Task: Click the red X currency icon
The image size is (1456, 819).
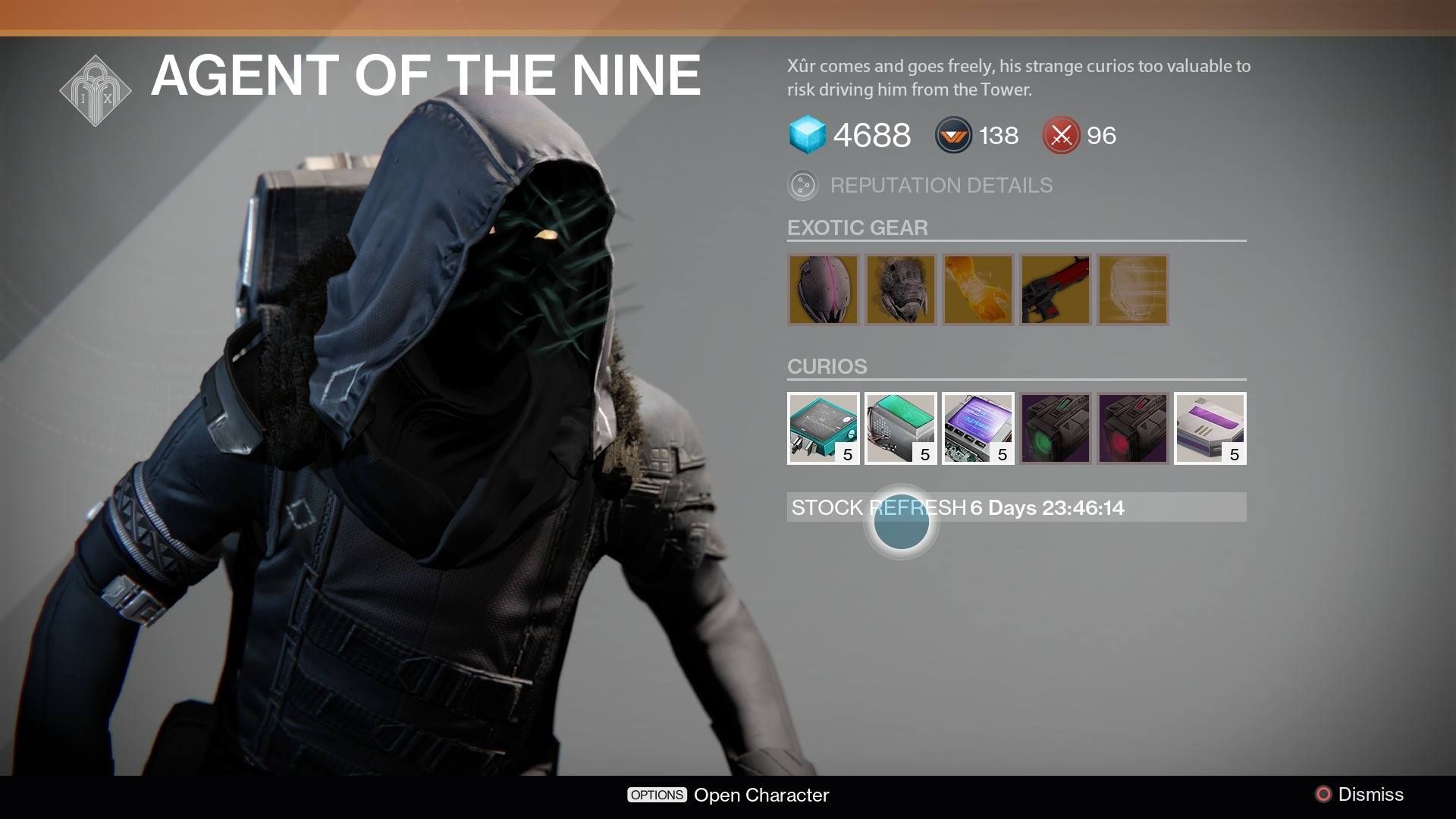Action: click(1061, 136)
